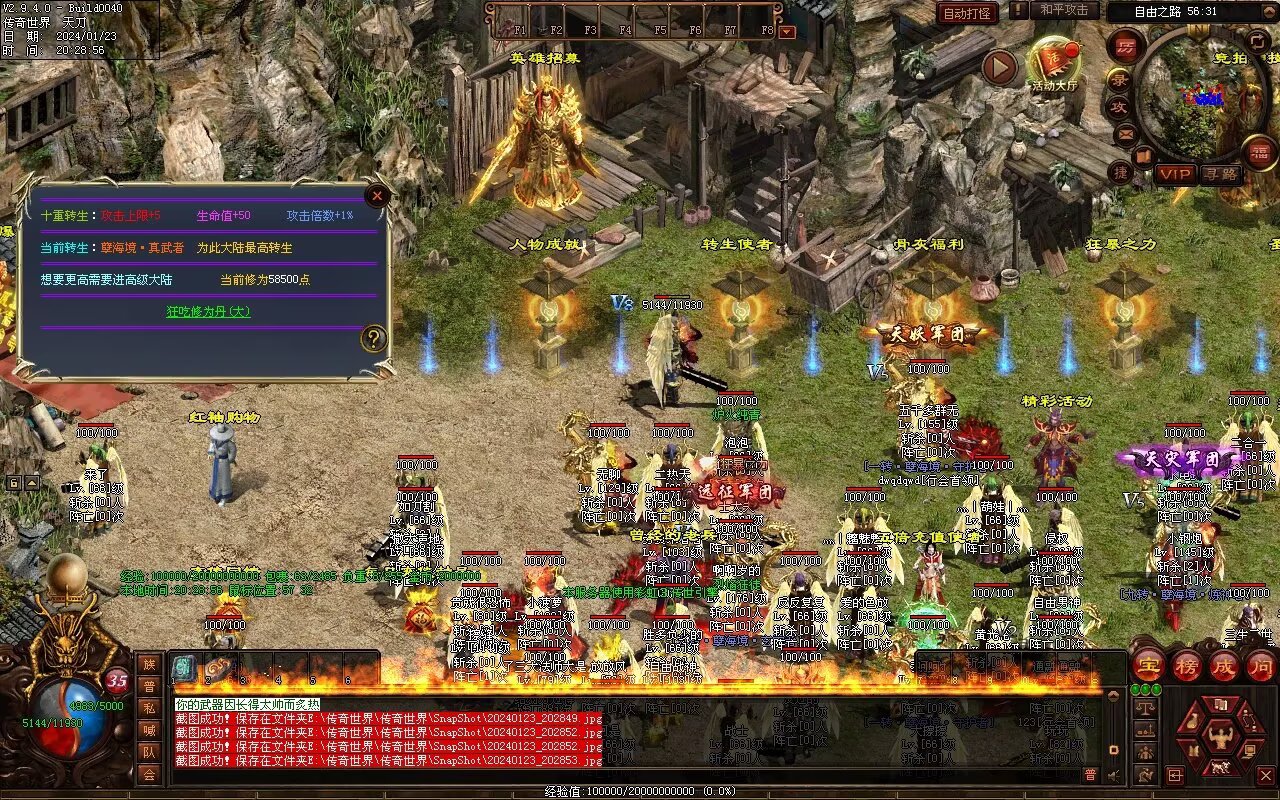Screen dimensions: 1280x800
Task: Show the 榜 ranking board
Action: click(x=1186, y=666)
